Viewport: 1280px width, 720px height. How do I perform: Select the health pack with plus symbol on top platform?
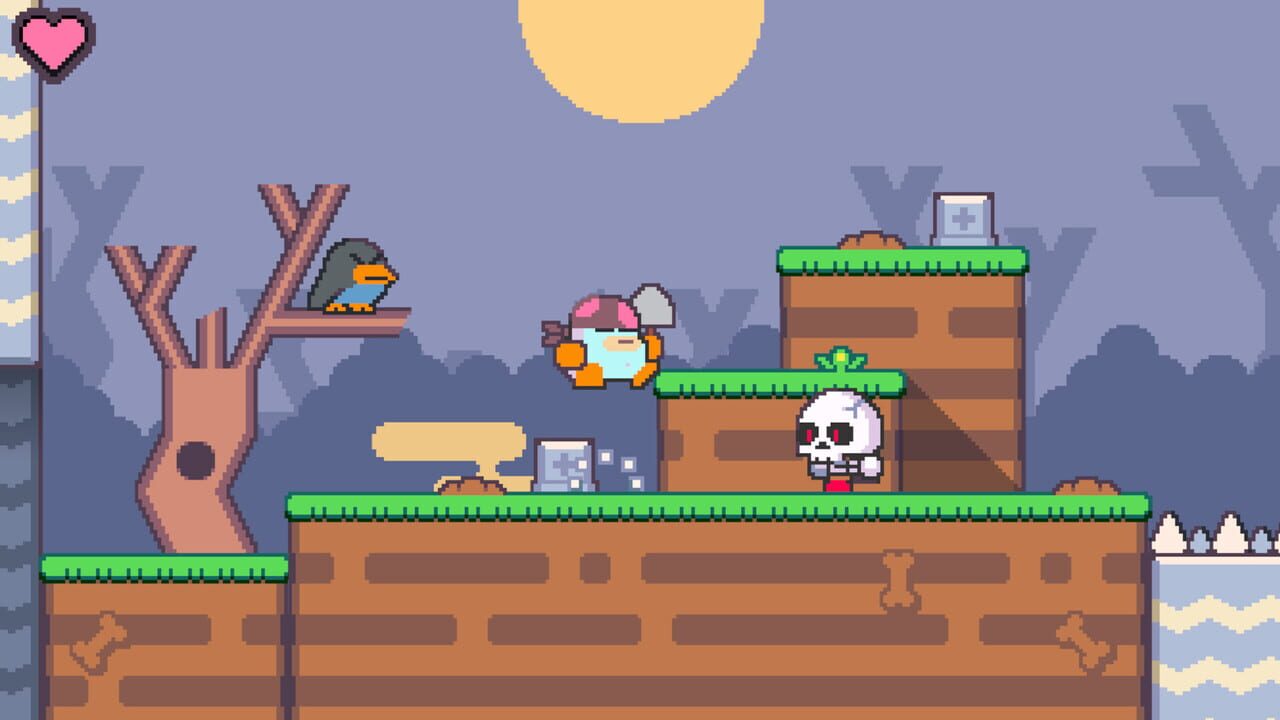click(x=963, y=215)
